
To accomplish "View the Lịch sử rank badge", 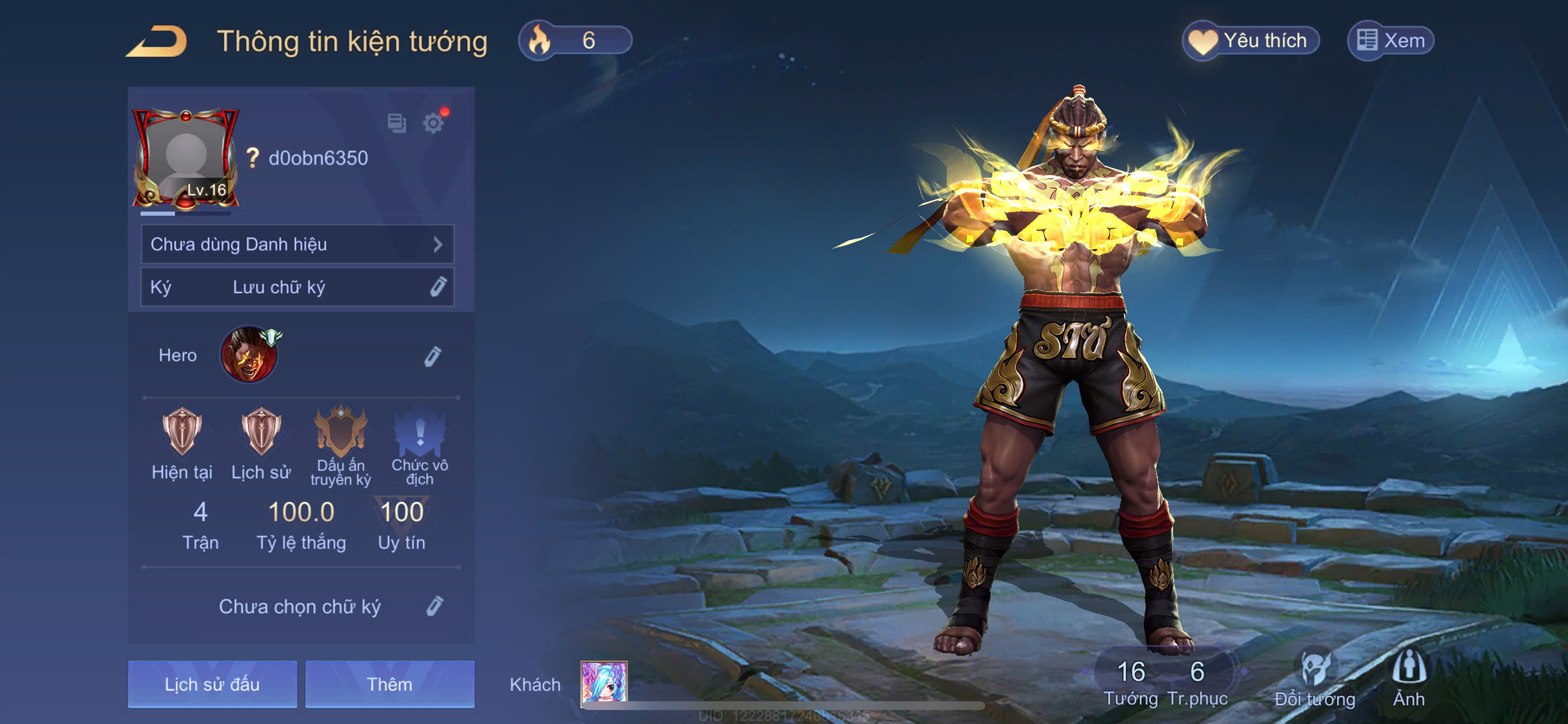I will [261, 431].
